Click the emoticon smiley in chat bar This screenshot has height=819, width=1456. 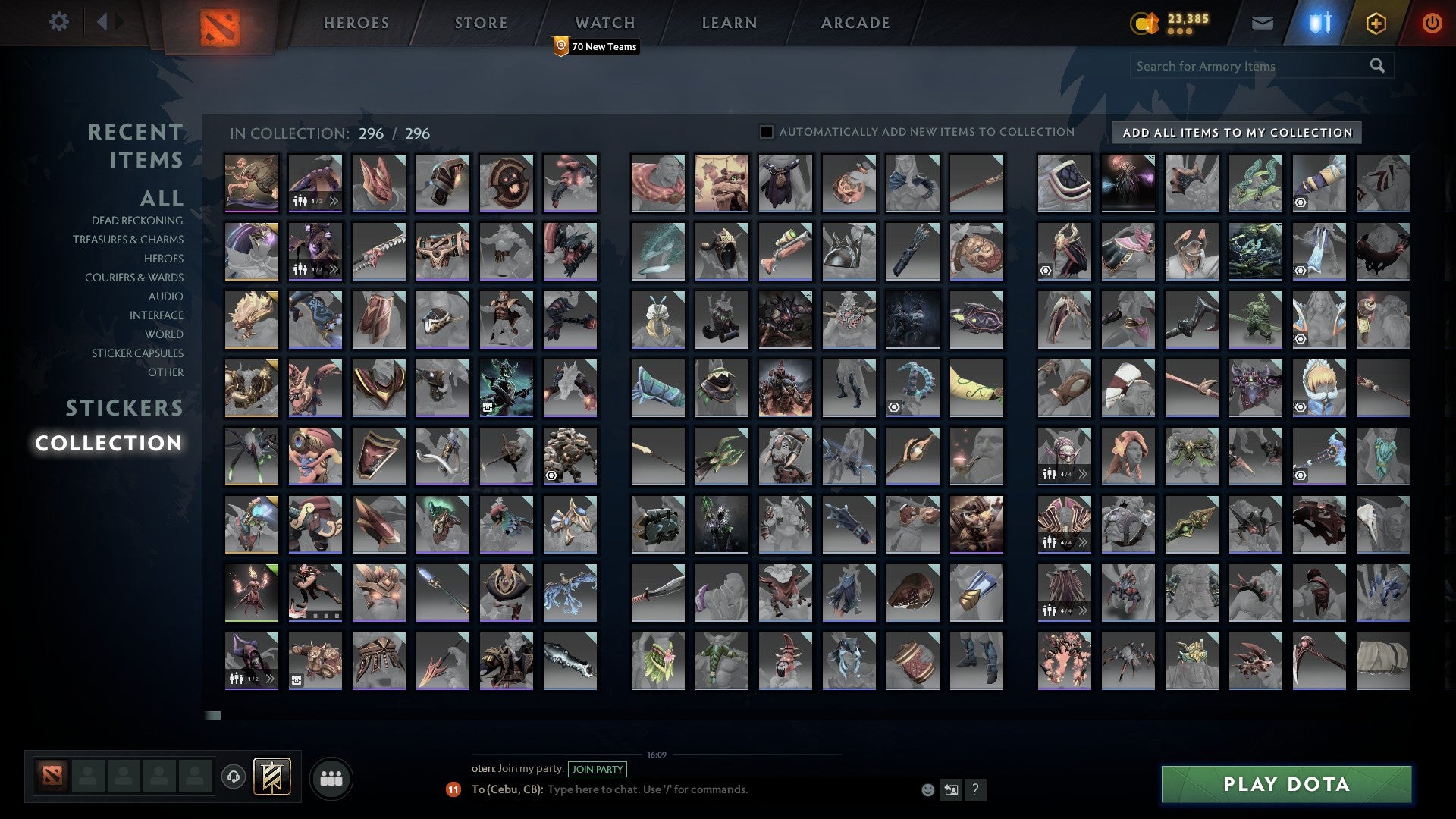tap(927, 789)
